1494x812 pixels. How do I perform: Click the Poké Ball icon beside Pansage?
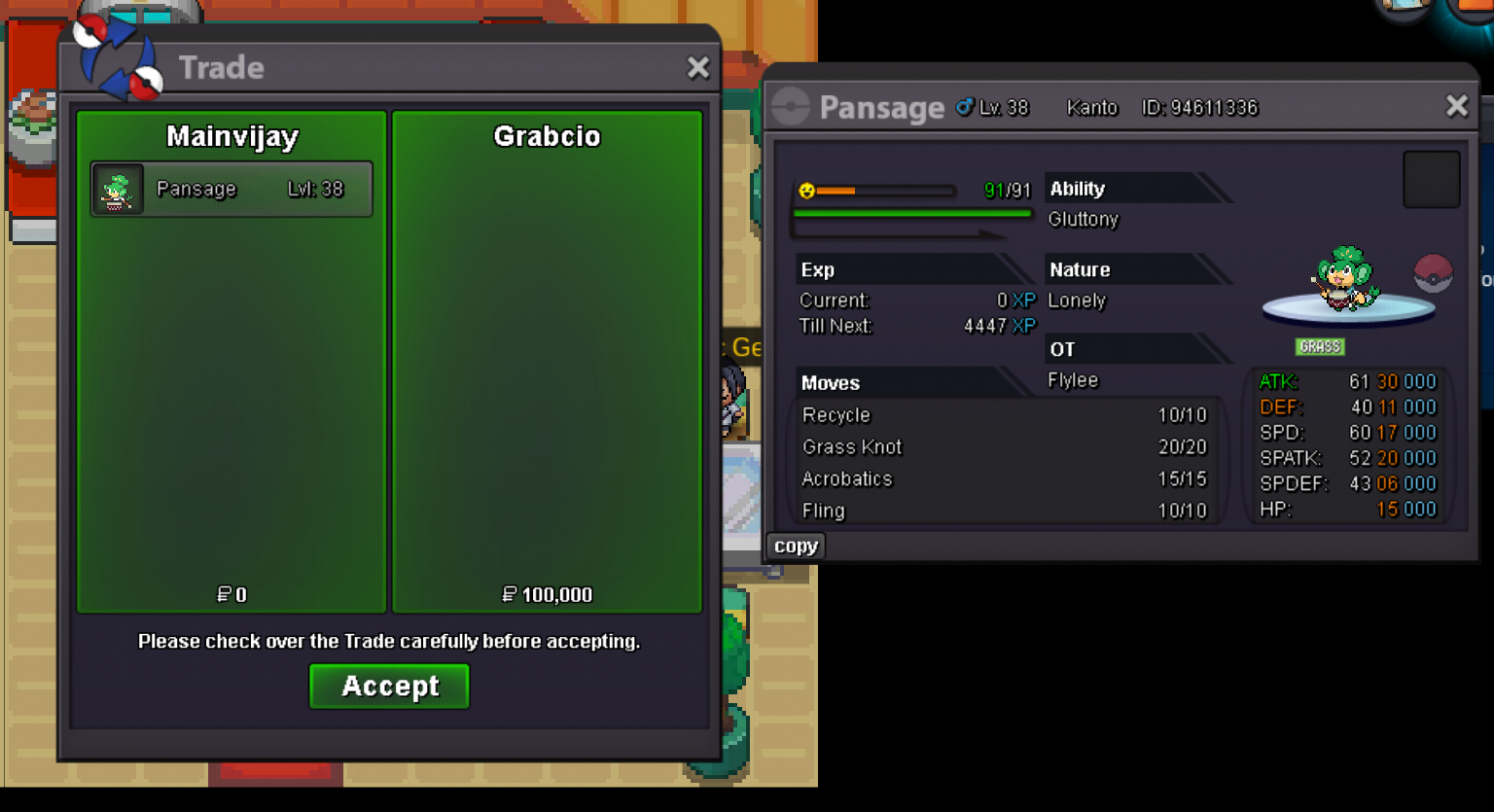point(1433,273)
